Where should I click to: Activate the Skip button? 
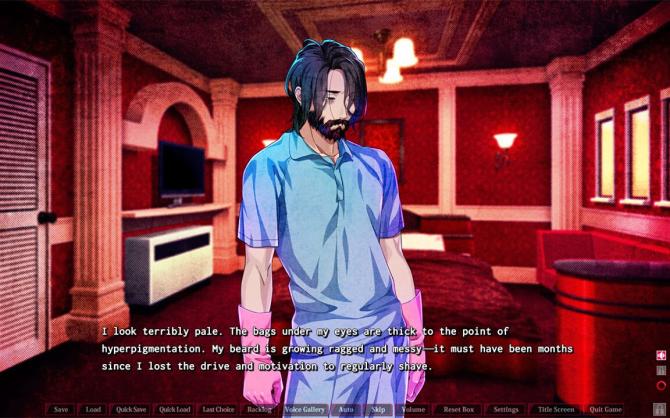(378, 409)
